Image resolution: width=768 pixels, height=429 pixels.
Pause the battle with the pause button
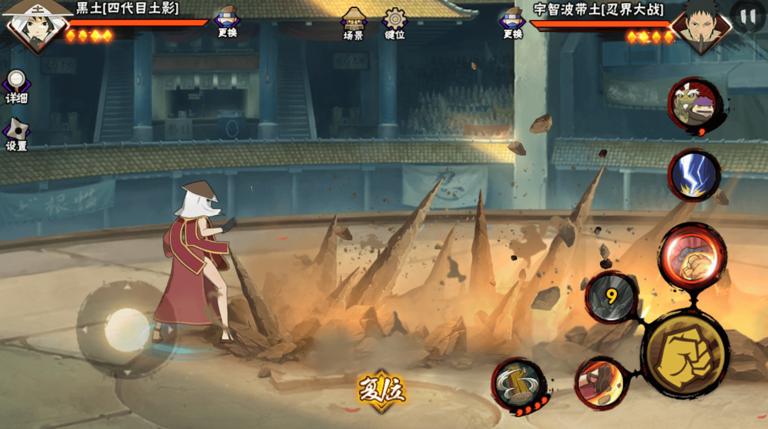[748, 15]
